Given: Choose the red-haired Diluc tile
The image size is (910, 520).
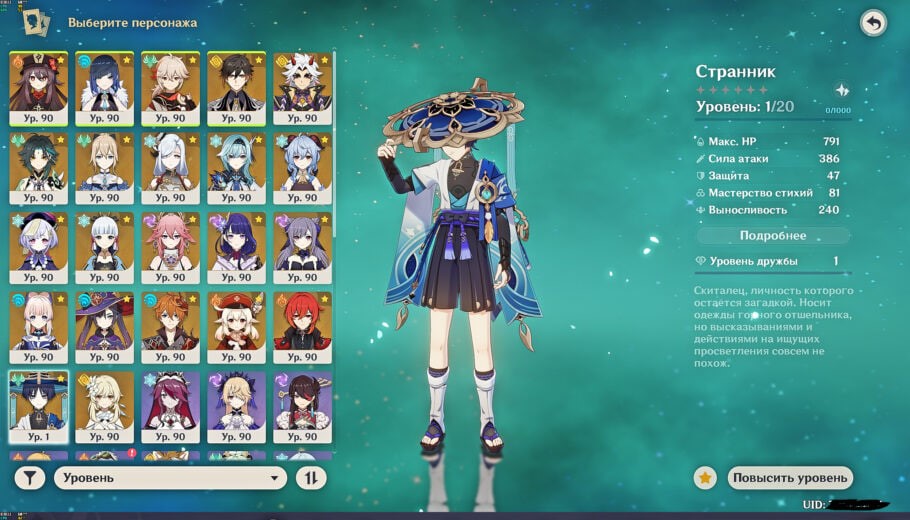Looking at the screenshot, I should [x=302, y=323].
